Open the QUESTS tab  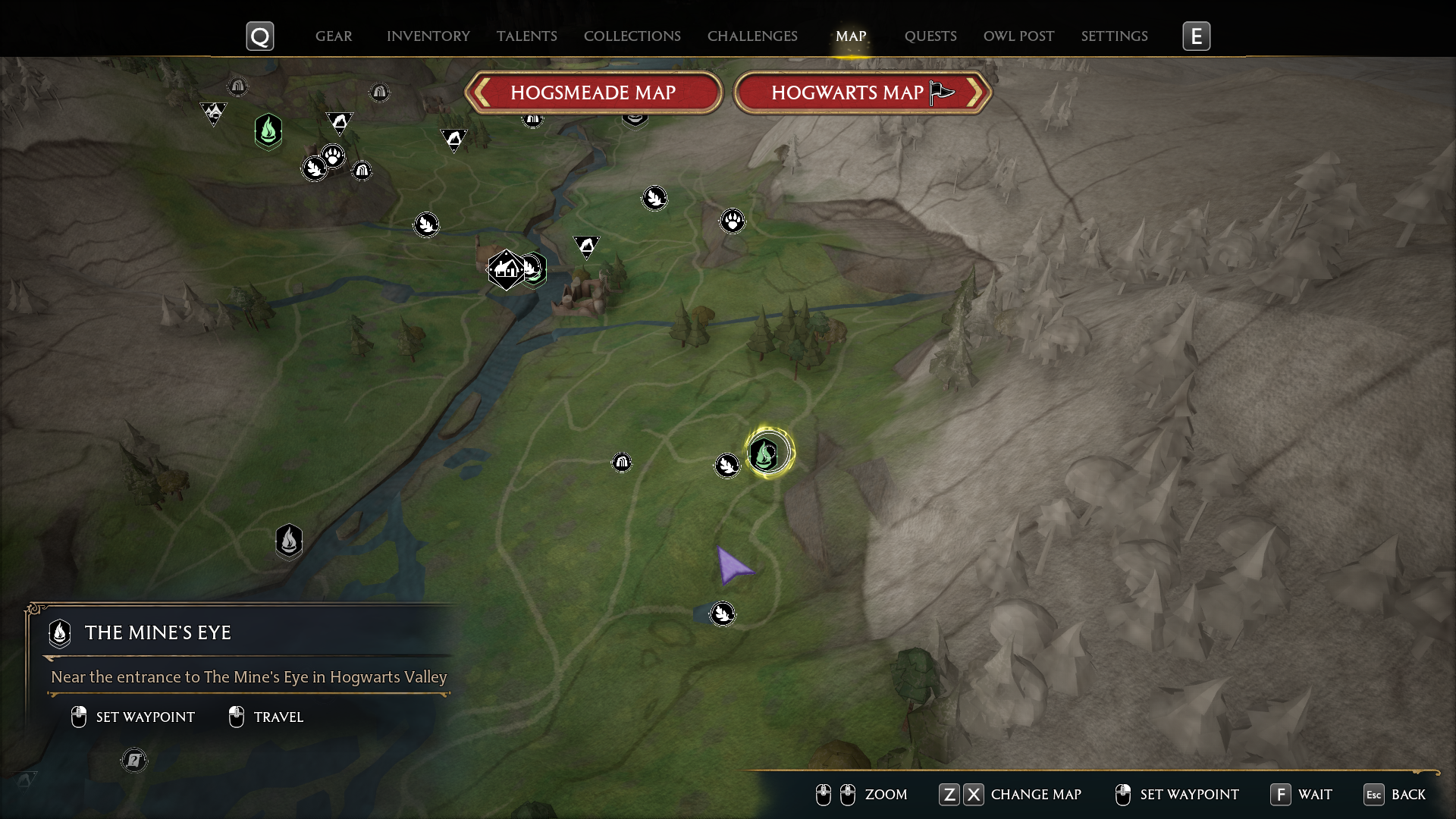coord(930,36)
